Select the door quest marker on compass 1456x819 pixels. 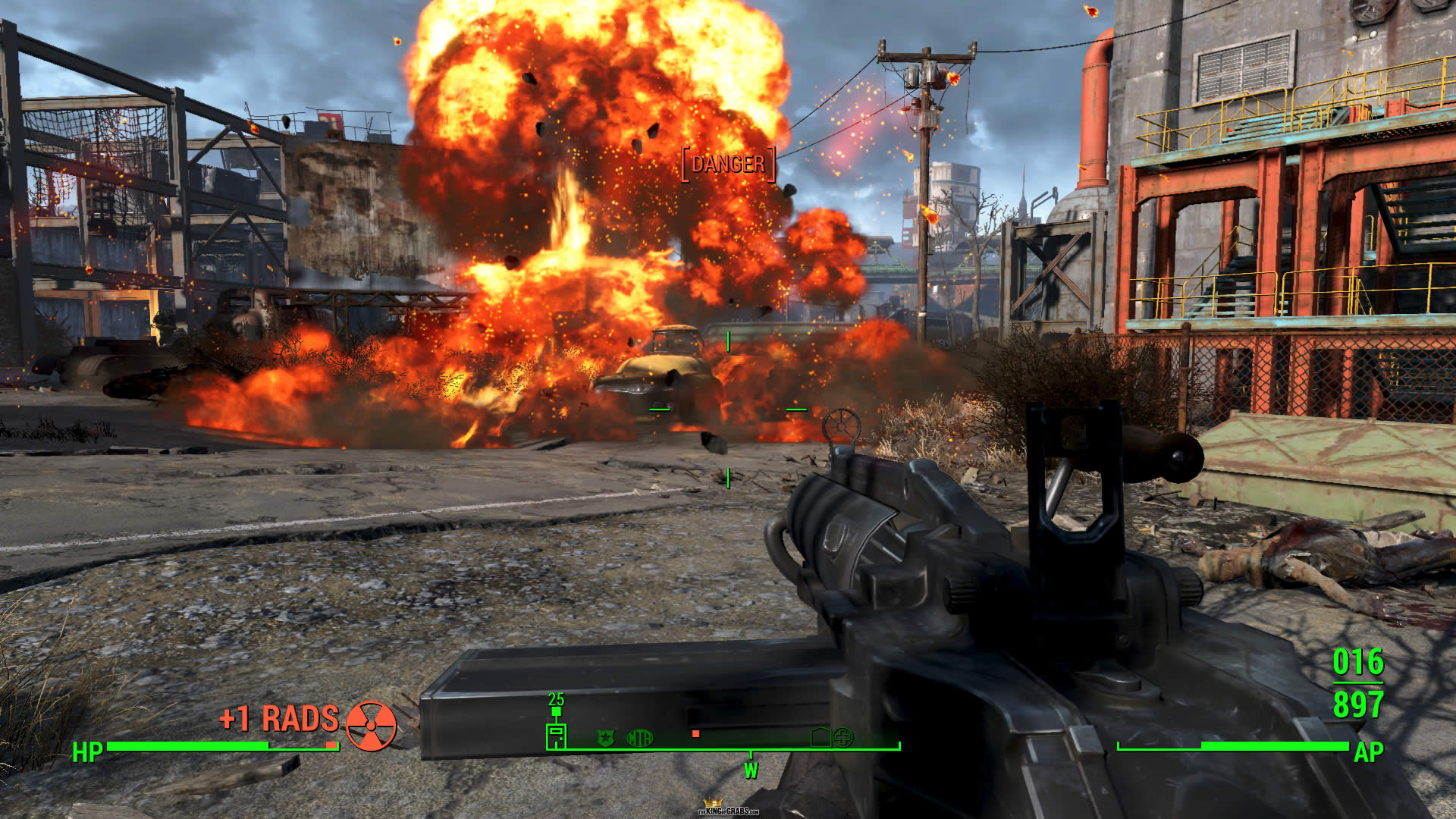click(x=556, y=736)
